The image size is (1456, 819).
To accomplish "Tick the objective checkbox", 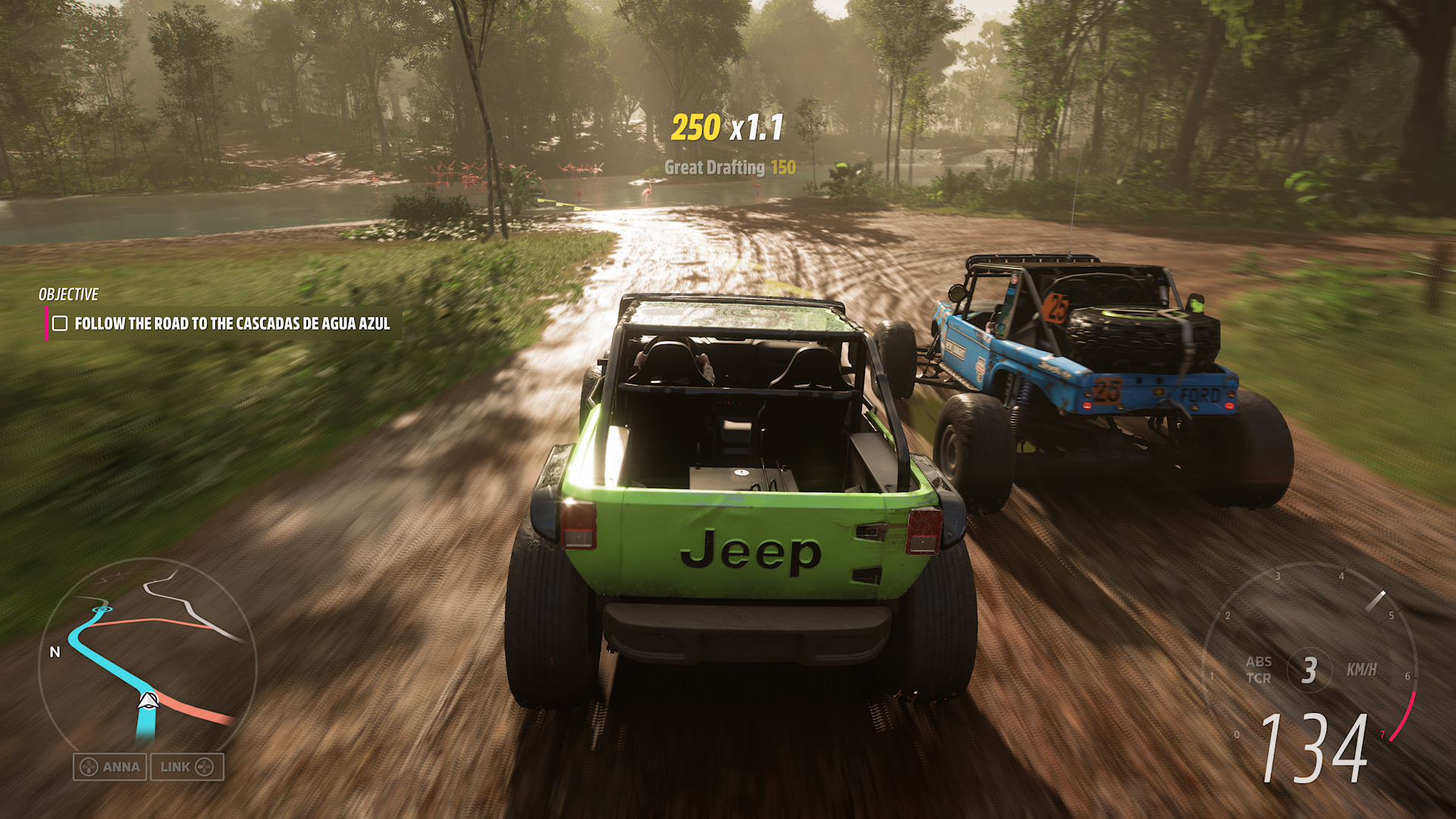I will (x=60, y=324).
